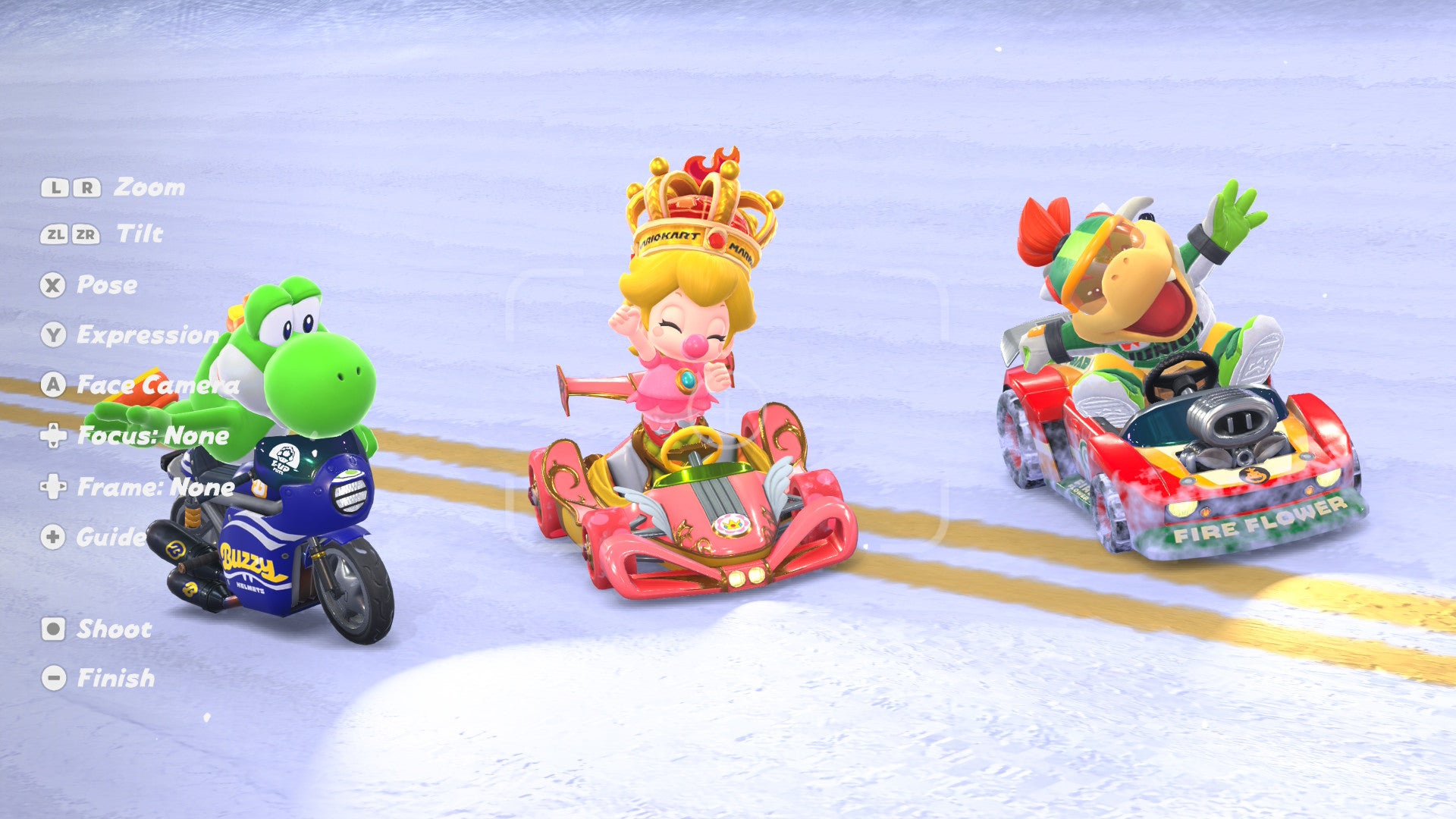Click the X button icon beside Pose
The width and height of the screenshot is (1456, 819).
[x=52, y=286]
